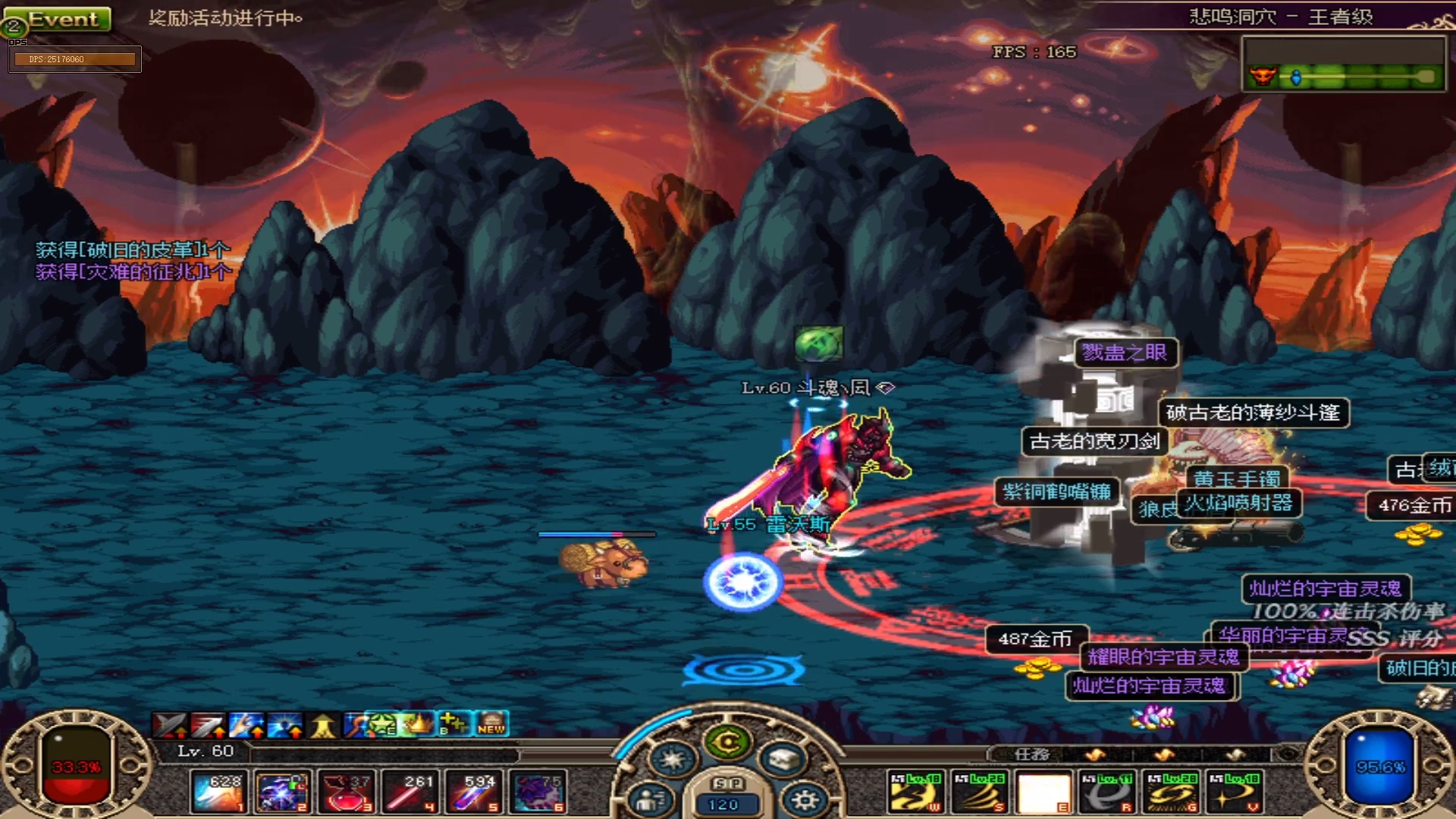Activate the skill bound to W

pos(915,793)
